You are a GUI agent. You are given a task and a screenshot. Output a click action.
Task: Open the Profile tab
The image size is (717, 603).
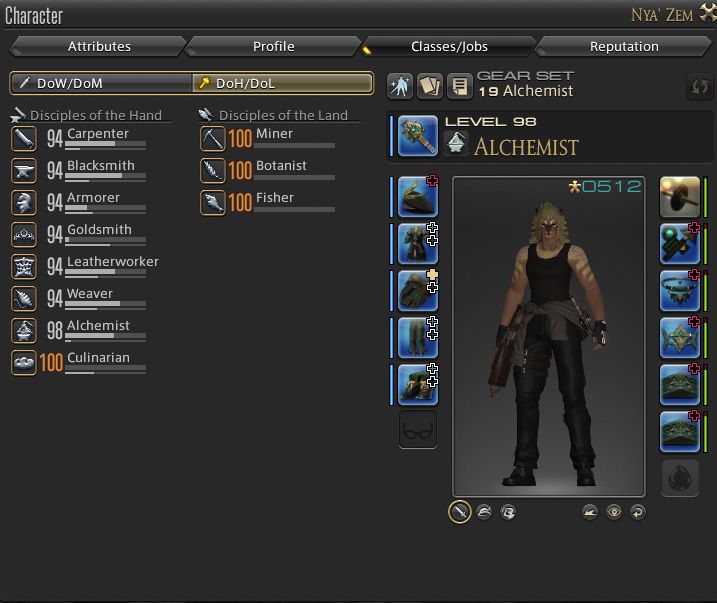[273, 46]
